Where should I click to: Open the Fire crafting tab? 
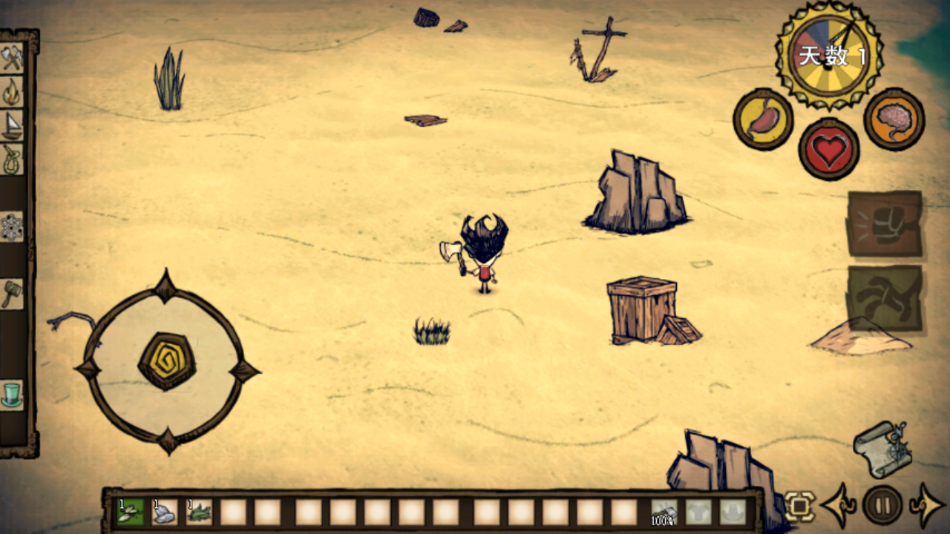tap(13, 92)
